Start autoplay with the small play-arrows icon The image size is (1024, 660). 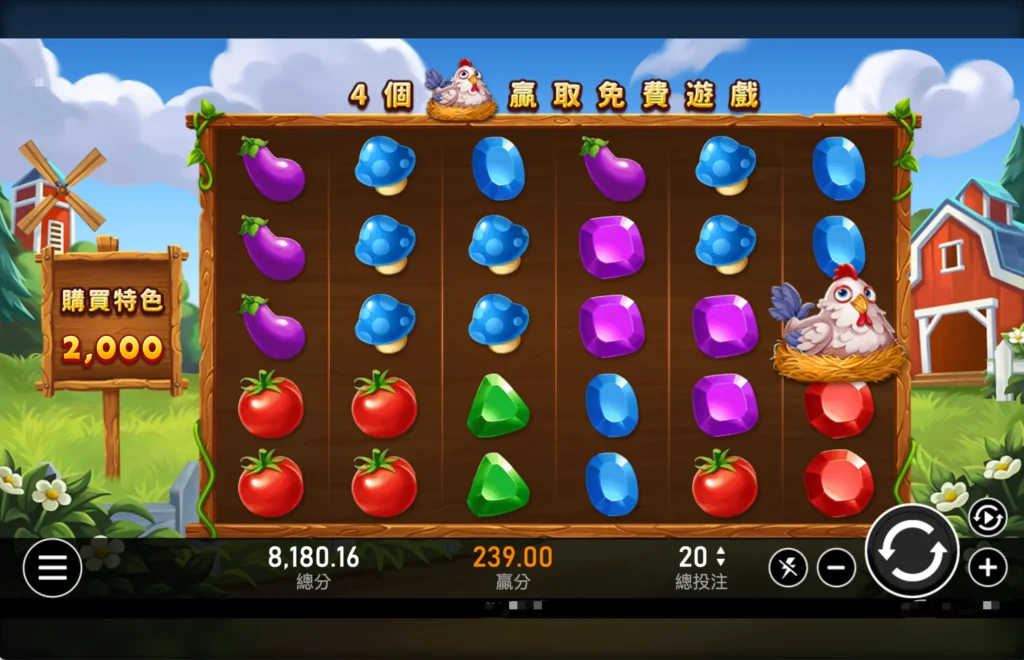click(x=987, y=517)
